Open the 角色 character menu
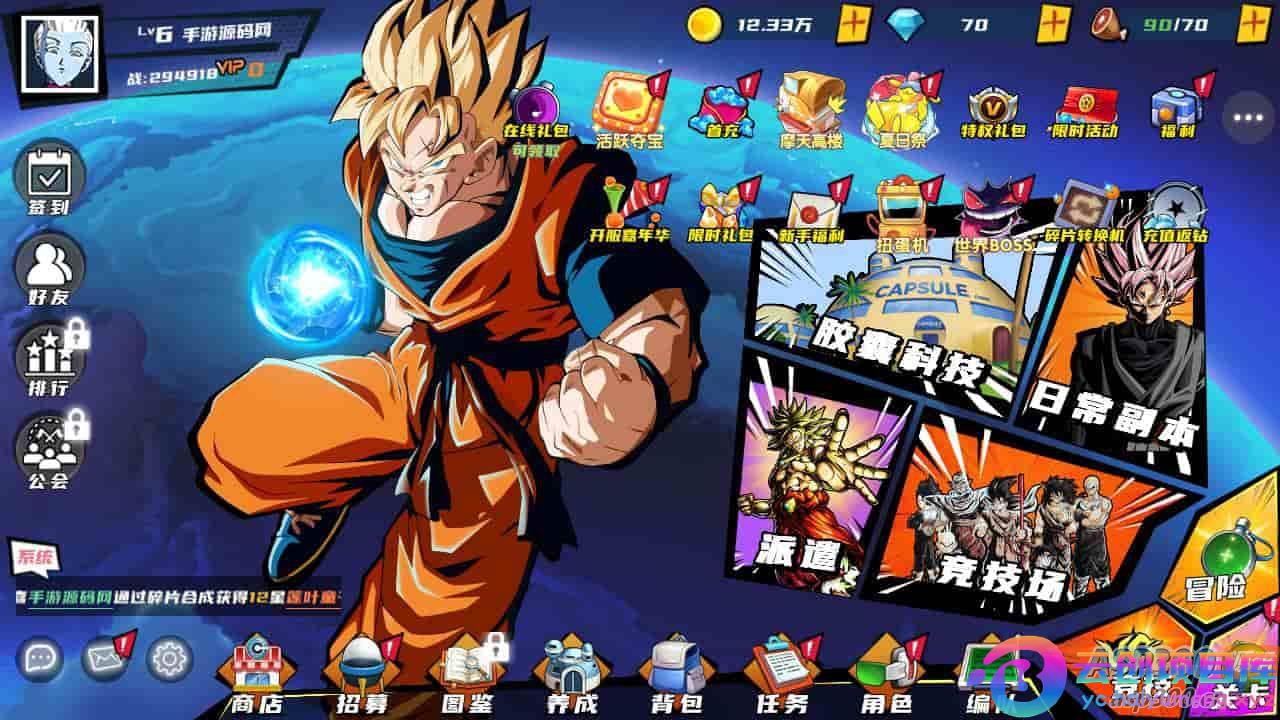 click(x=885, y=677)
